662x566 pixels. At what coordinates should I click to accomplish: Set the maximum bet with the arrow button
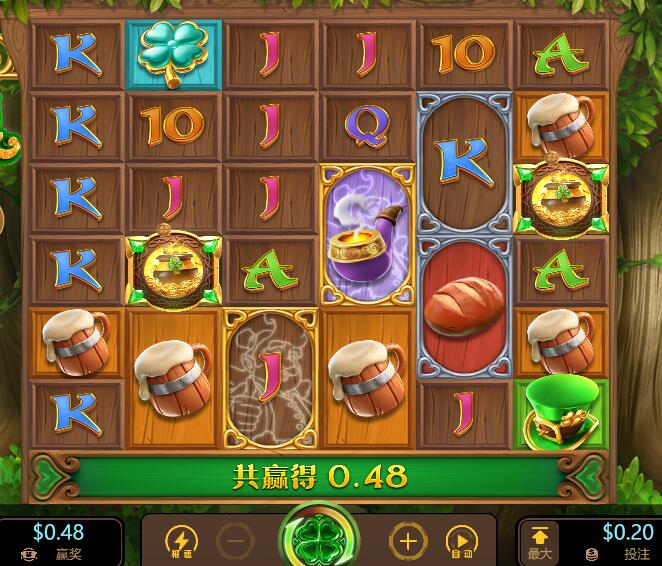click(x=539, y=542)
